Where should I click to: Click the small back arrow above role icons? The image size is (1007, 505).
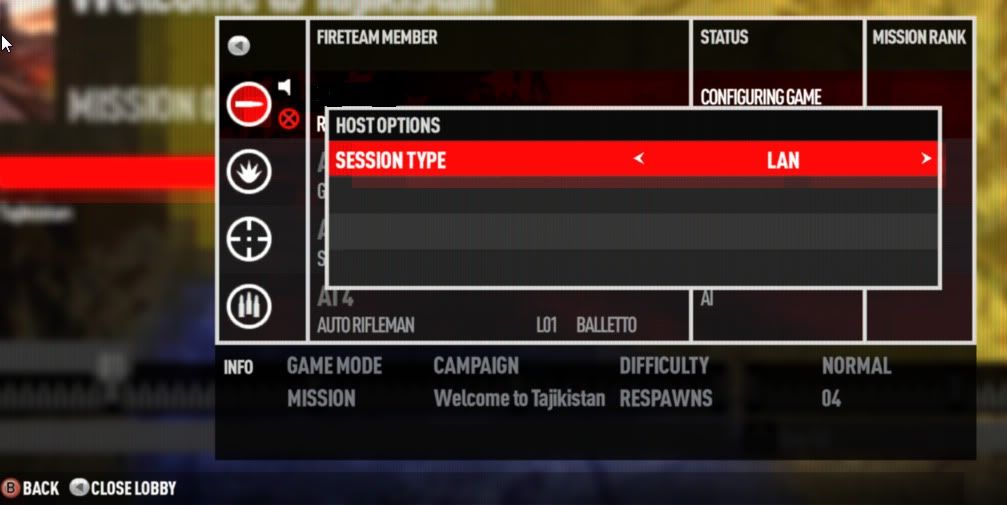click(x=239, y=46)
